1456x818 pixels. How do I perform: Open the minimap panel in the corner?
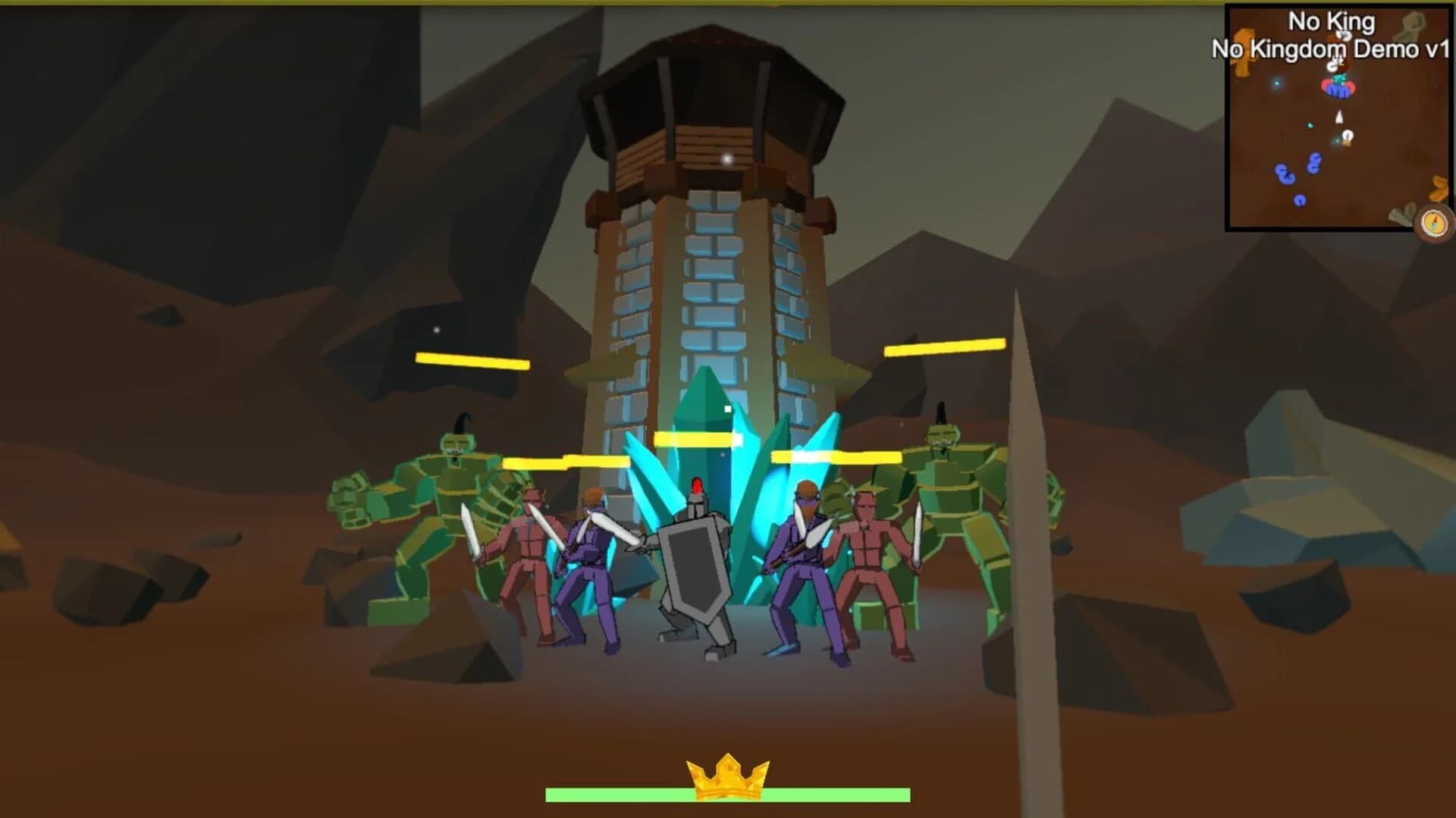point(1342,118)
